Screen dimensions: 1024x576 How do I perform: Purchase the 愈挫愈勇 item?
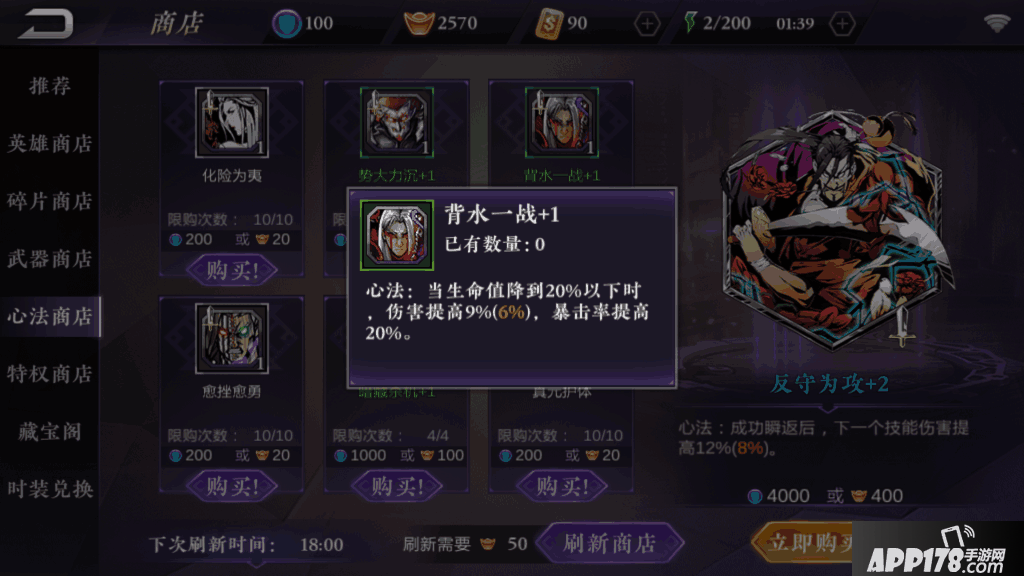231,486
